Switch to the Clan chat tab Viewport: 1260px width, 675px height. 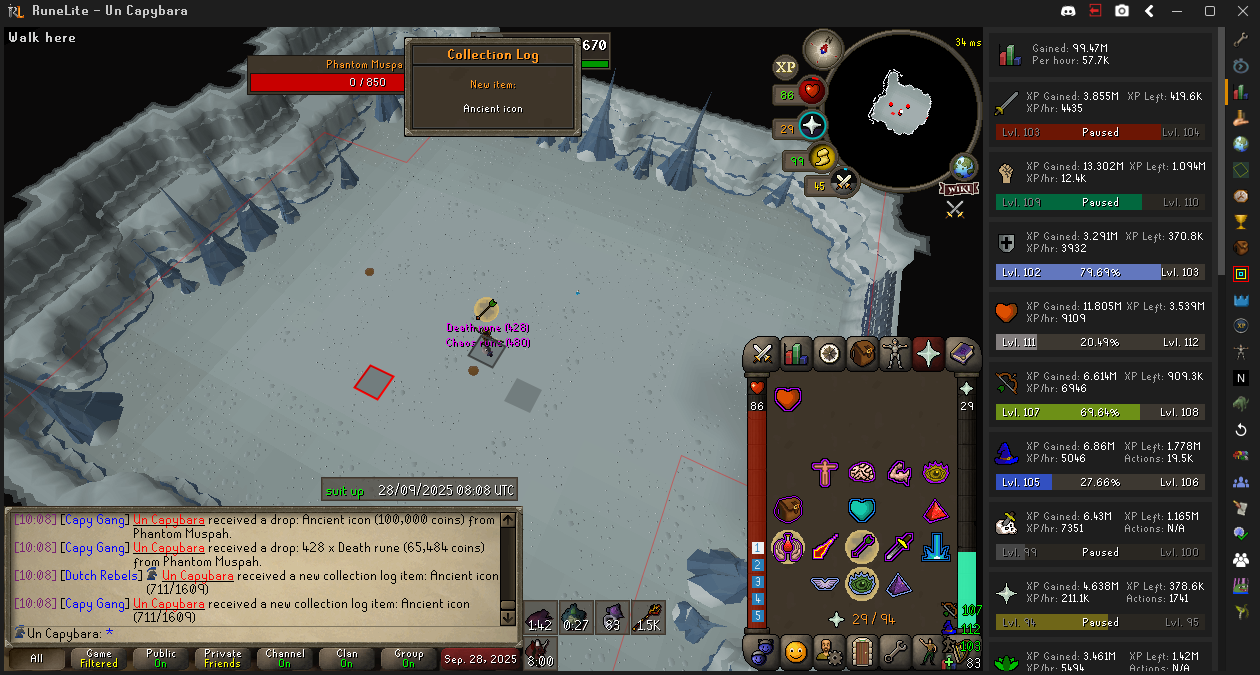tap(347, 658)
